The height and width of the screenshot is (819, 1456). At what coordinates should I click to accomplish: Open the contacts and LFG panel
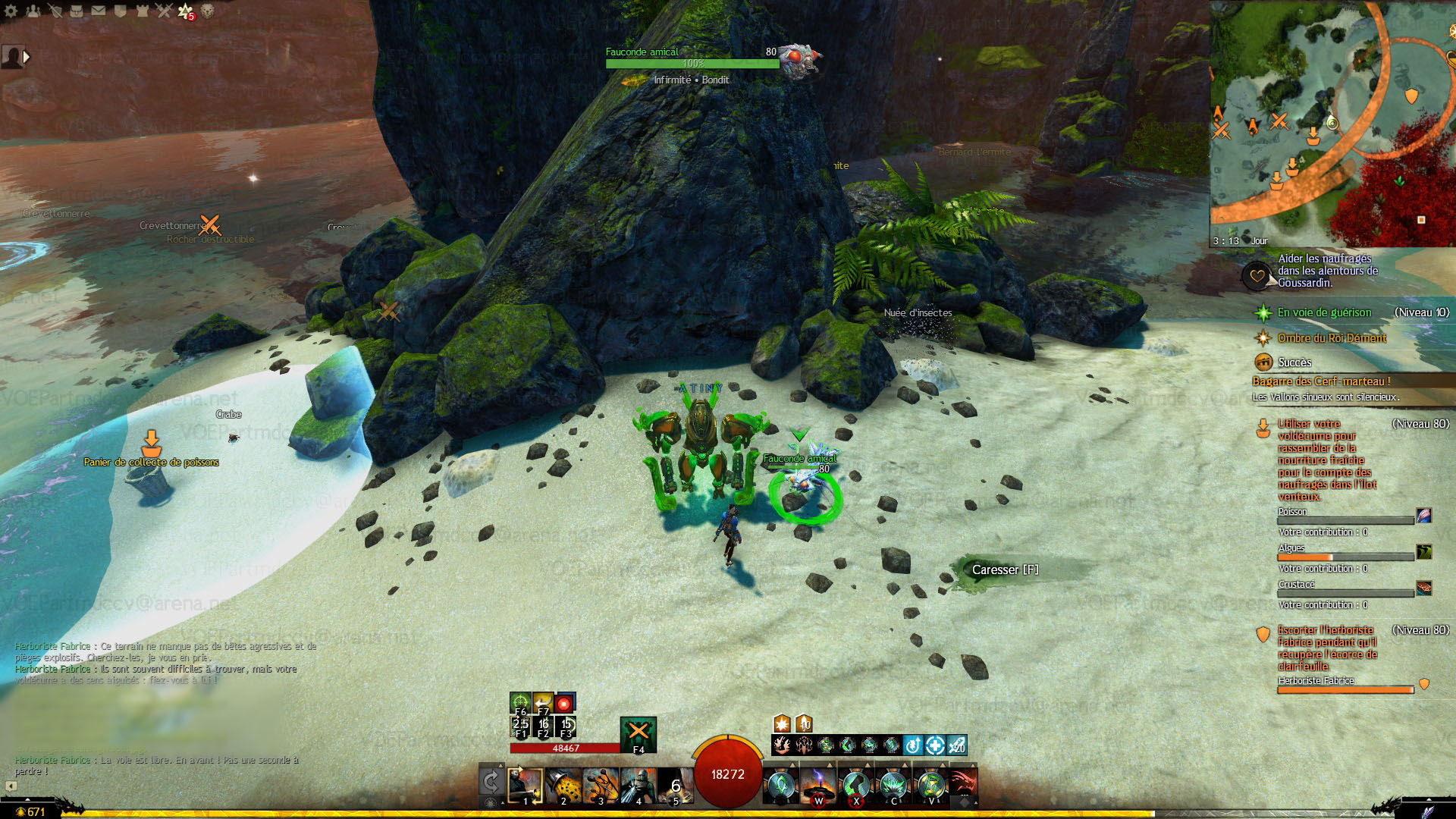coord(33,11)
